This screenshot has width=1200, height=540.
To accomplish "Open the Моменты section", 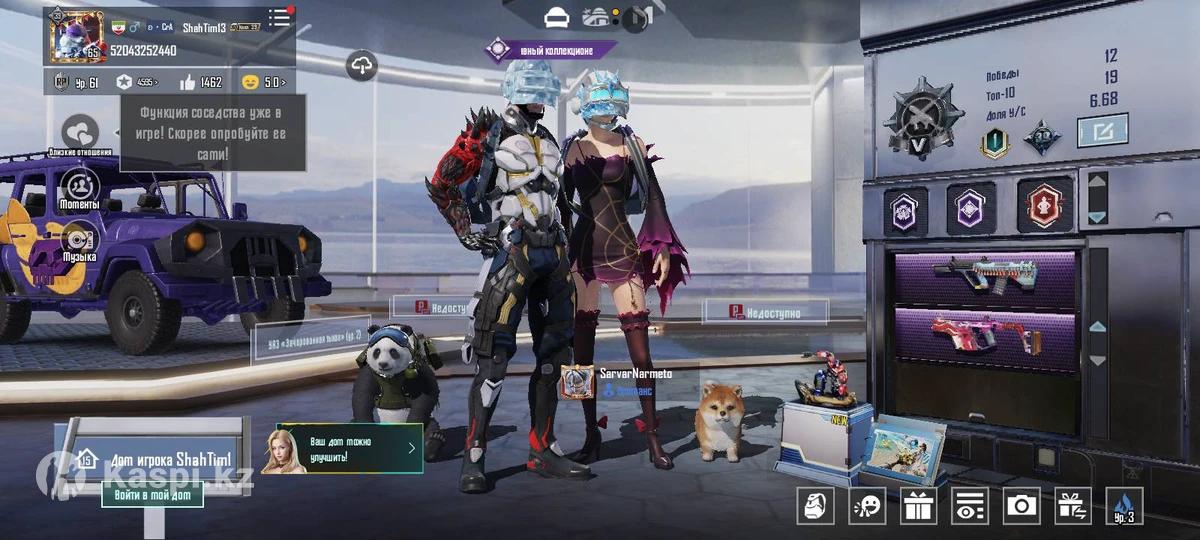I will tap(79, 186).
